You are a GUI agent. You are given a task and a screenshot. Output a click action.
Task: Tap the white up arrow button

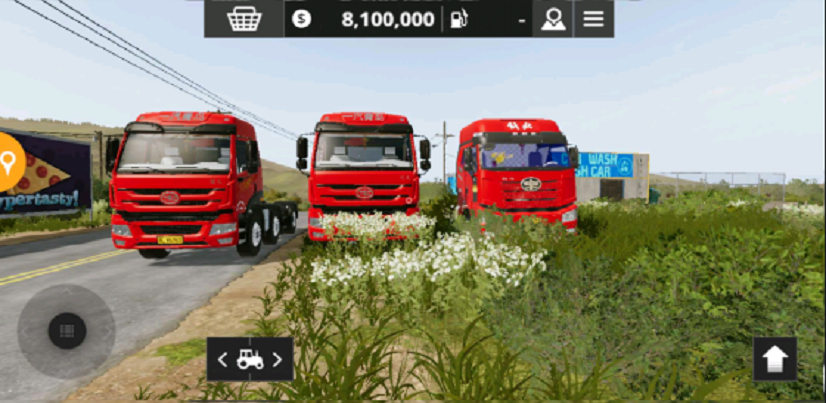(775, 359)
